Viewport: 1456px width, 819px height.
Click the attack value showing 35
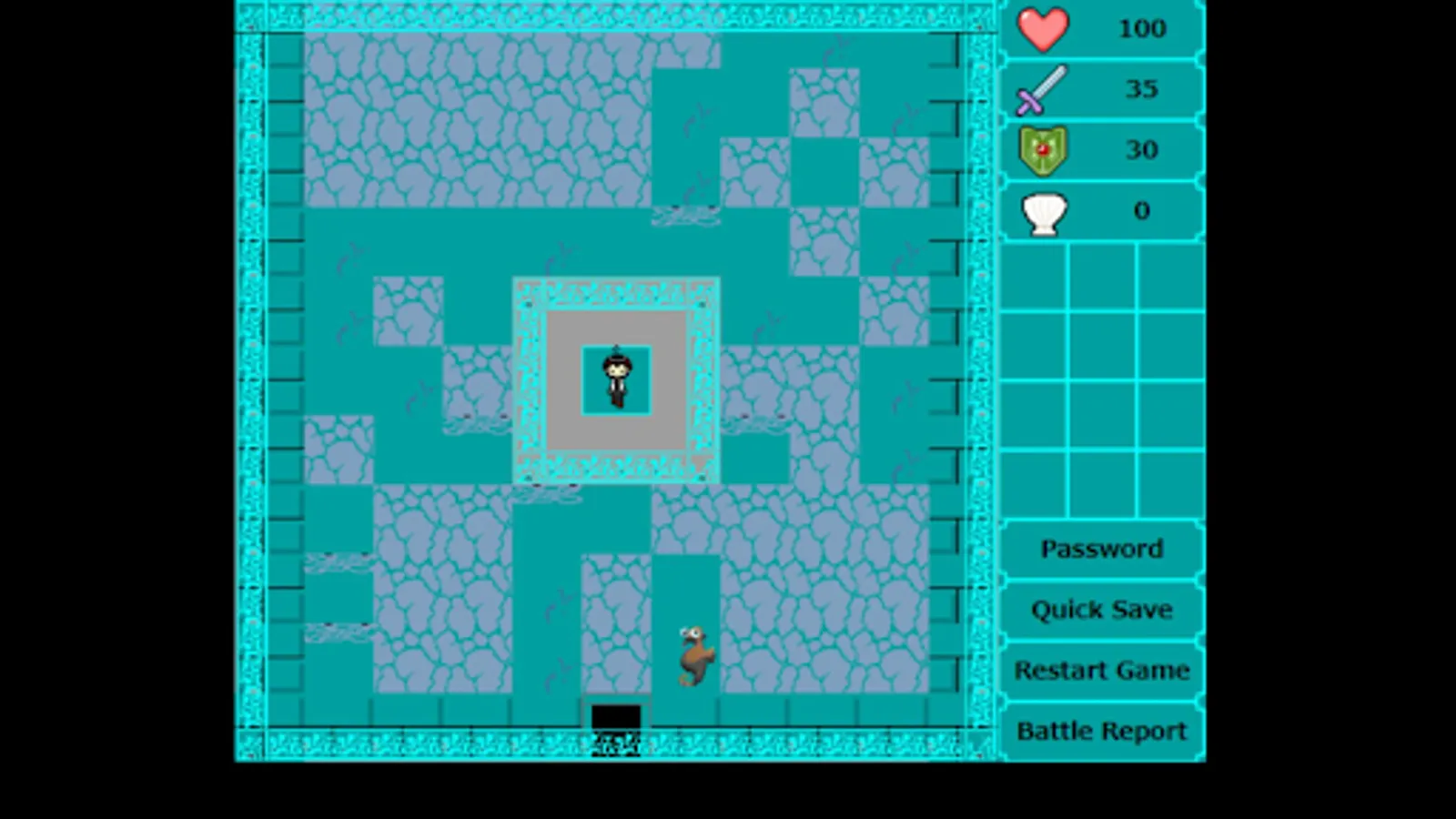pos(1143,89)
